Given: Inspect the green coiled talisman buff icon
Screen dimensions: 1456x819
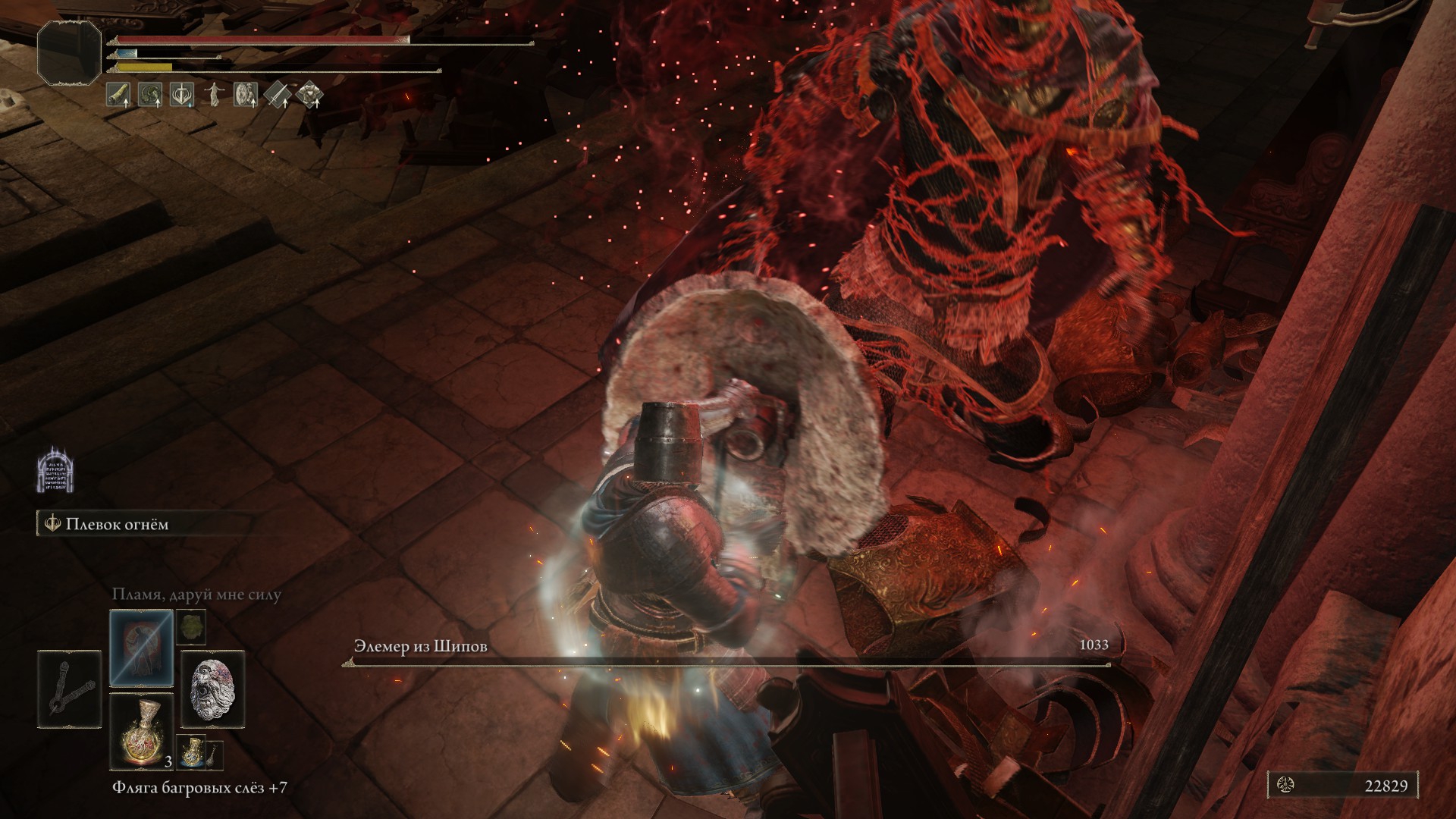Looking at the screenshot, I should (150, 95).
